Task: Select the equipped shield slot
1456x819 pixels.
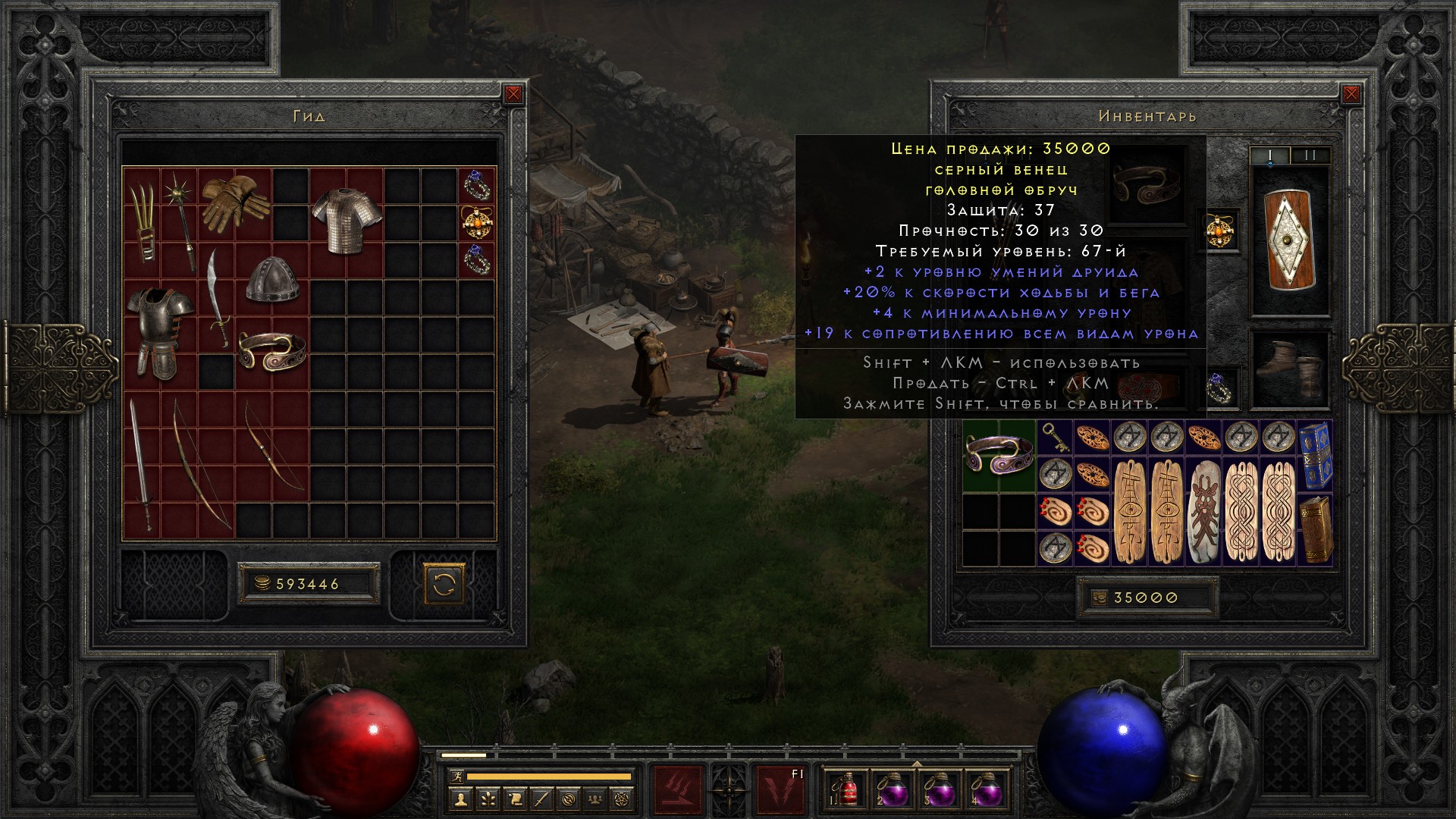Action: [x=1289, y=241]
